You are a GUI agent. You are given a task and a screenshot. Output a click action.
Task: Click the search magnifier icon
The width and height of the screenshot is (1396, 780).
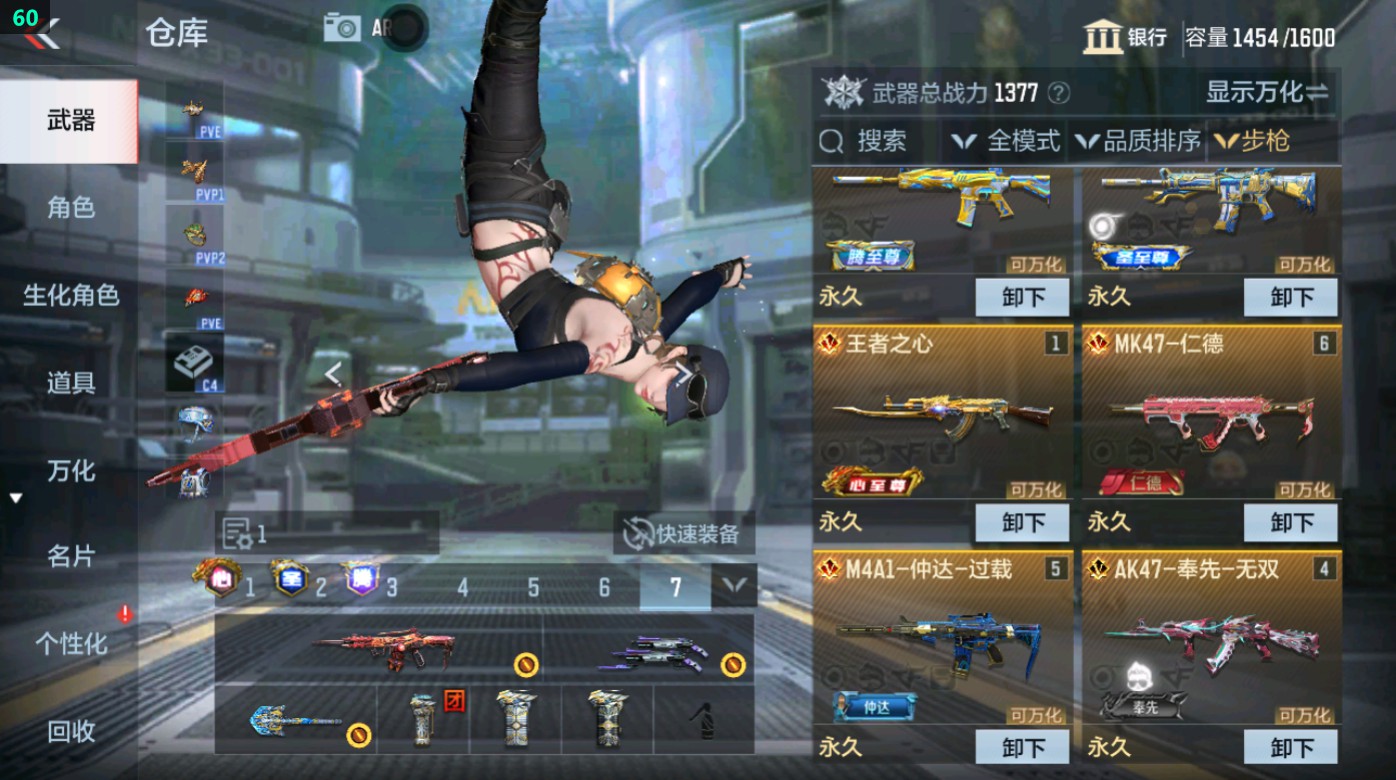pos(833,141)
